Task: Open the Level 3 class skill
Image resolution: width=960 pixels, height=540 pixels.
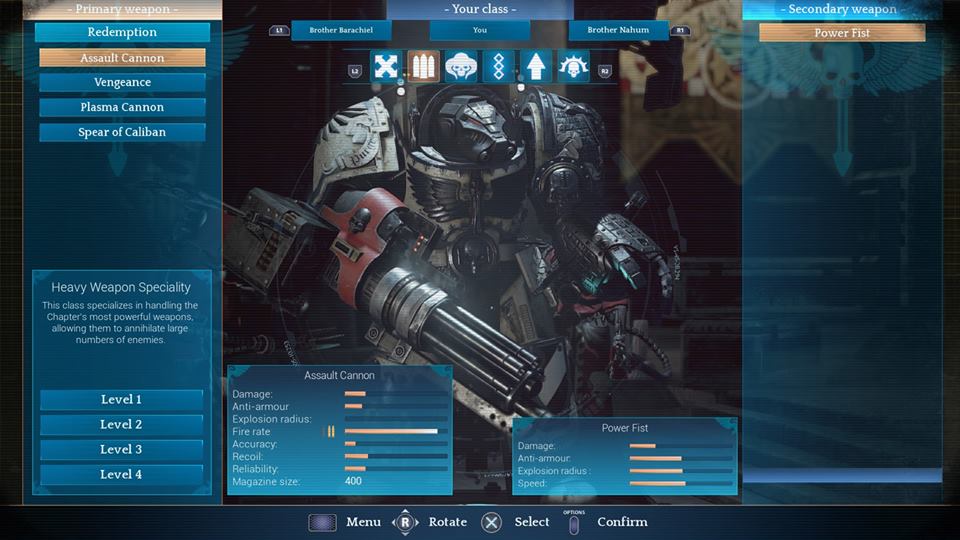Action: 121,450
